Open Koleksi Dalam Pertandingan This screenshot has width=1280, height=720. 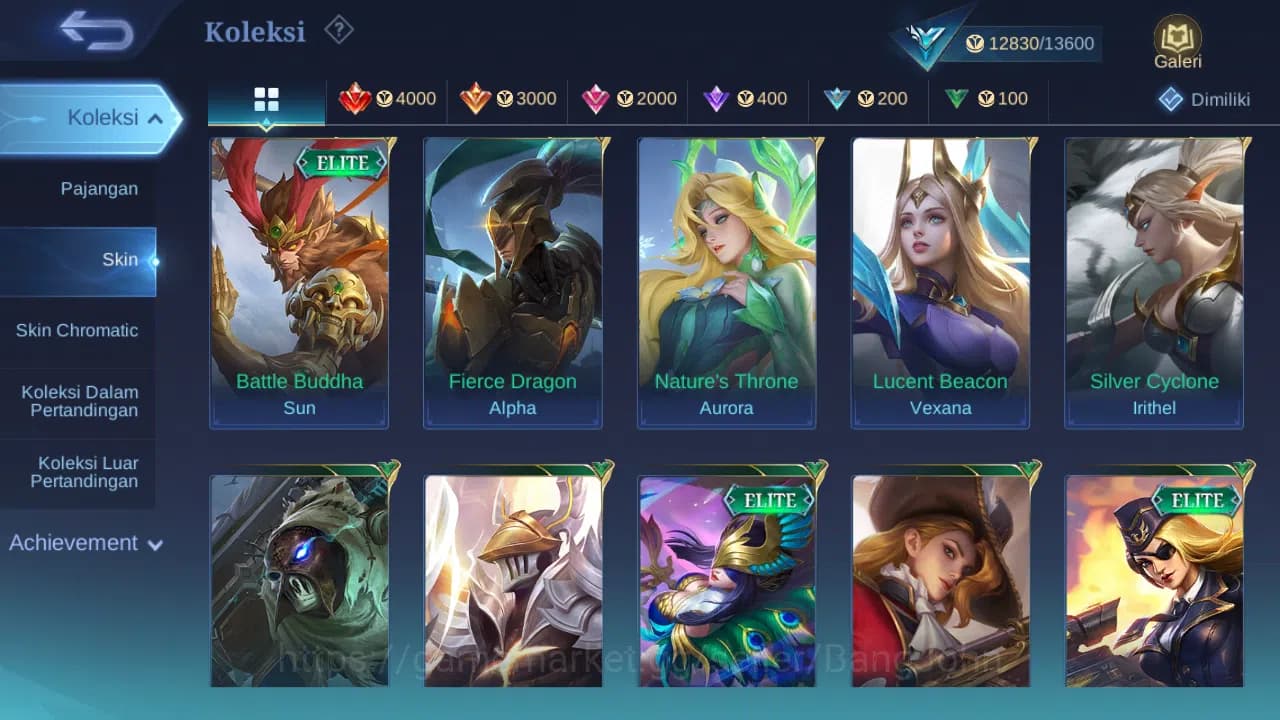[x=80, y=401]
